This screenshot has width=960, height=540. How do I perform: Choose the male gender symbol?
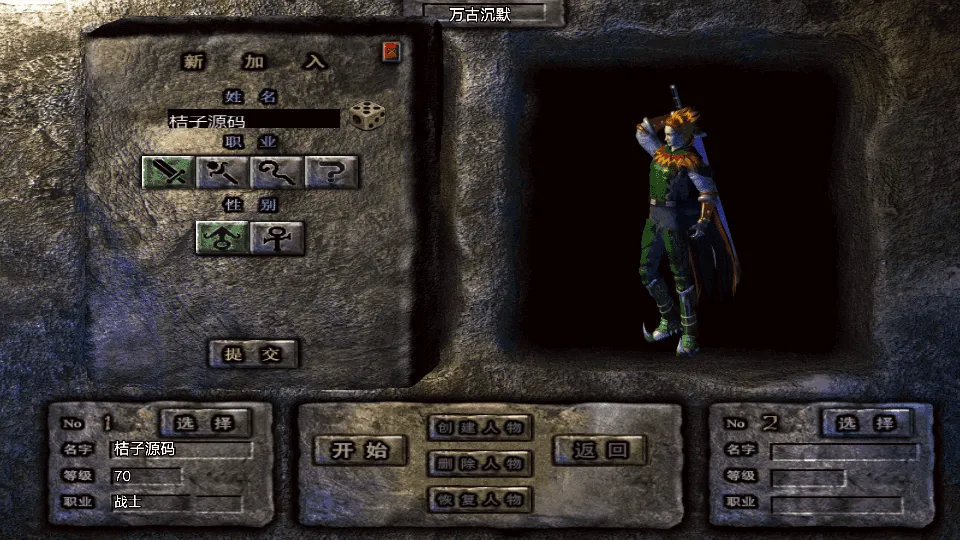(x=222, y=238)
